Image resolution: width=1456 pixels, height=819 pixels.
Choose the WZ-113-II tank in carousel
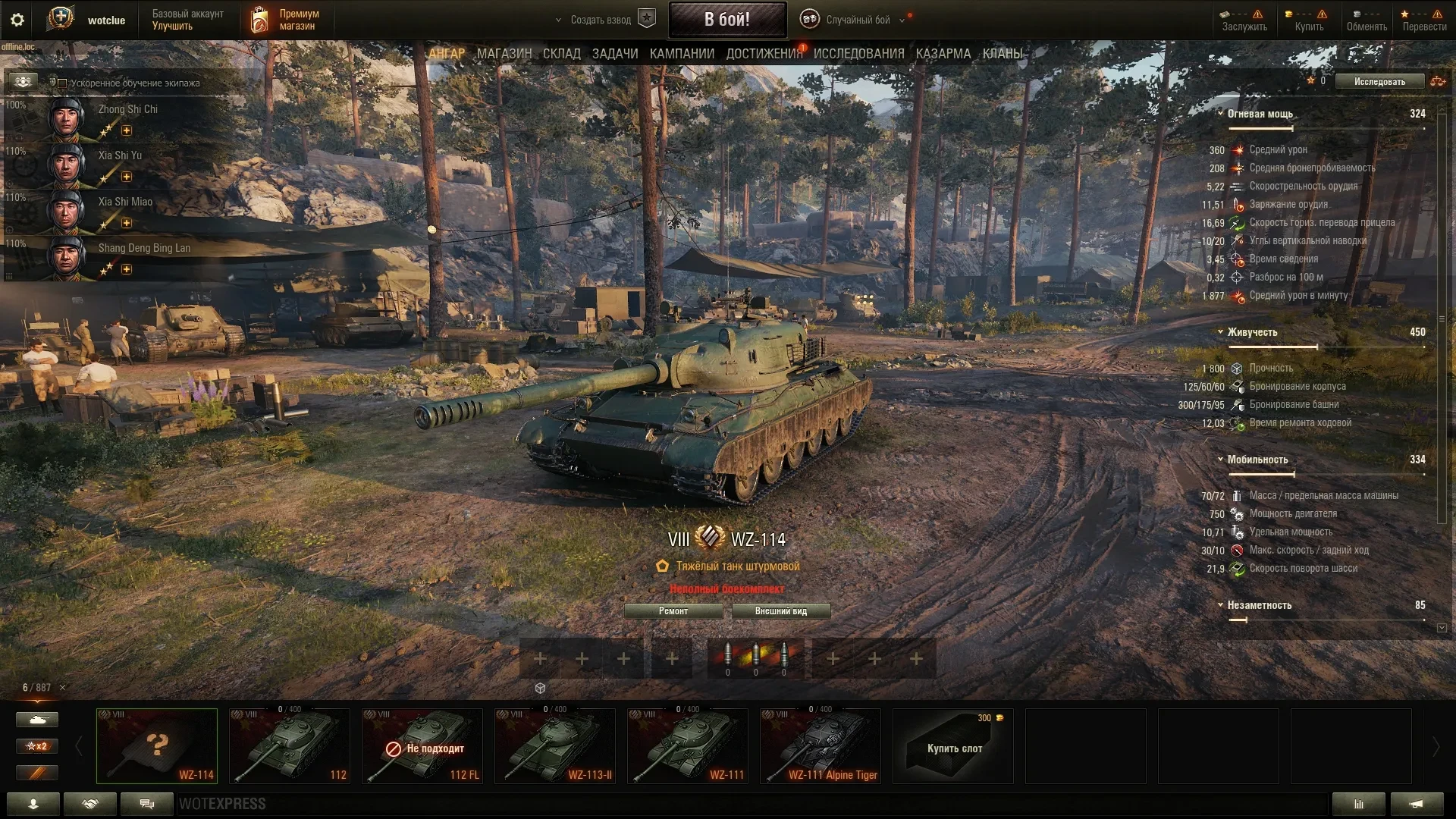[555, 746]
